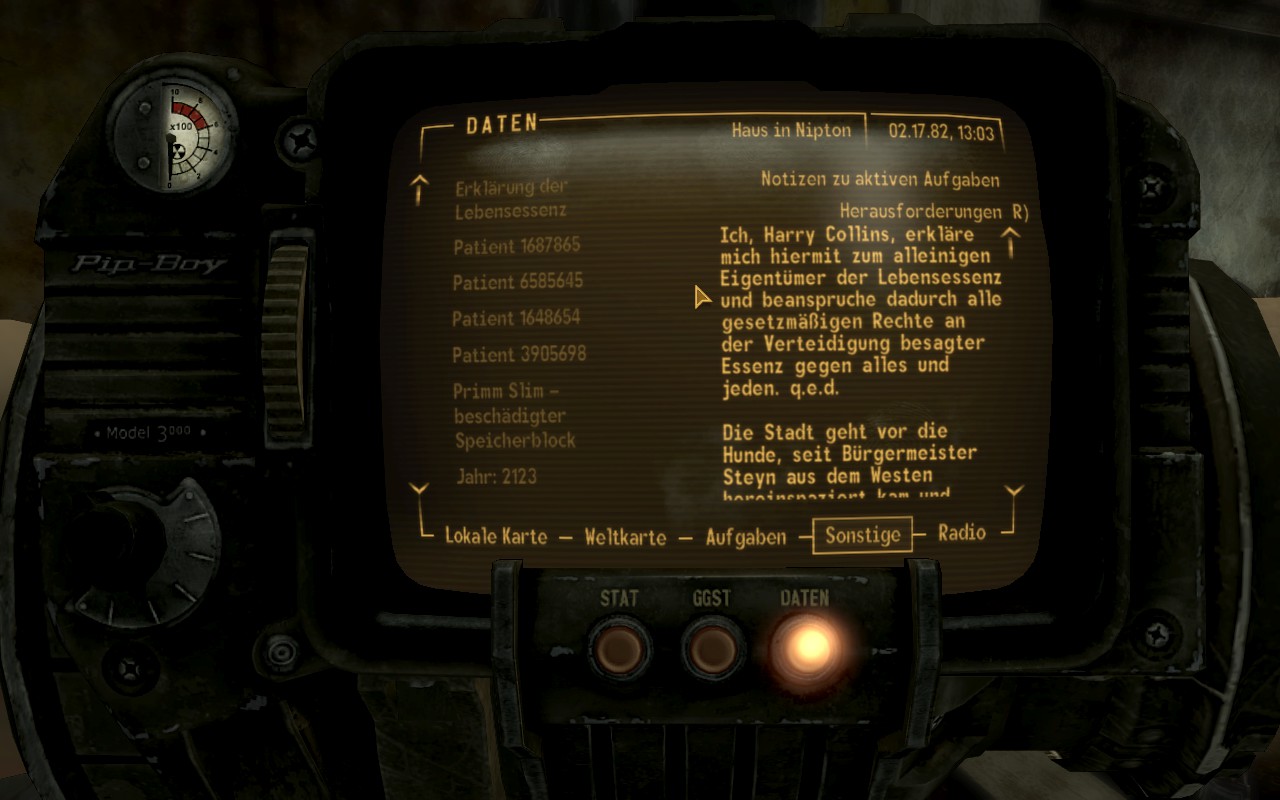1280x800 pixels.
Task: Click the note list's up arrow
Action: point(420,188)
